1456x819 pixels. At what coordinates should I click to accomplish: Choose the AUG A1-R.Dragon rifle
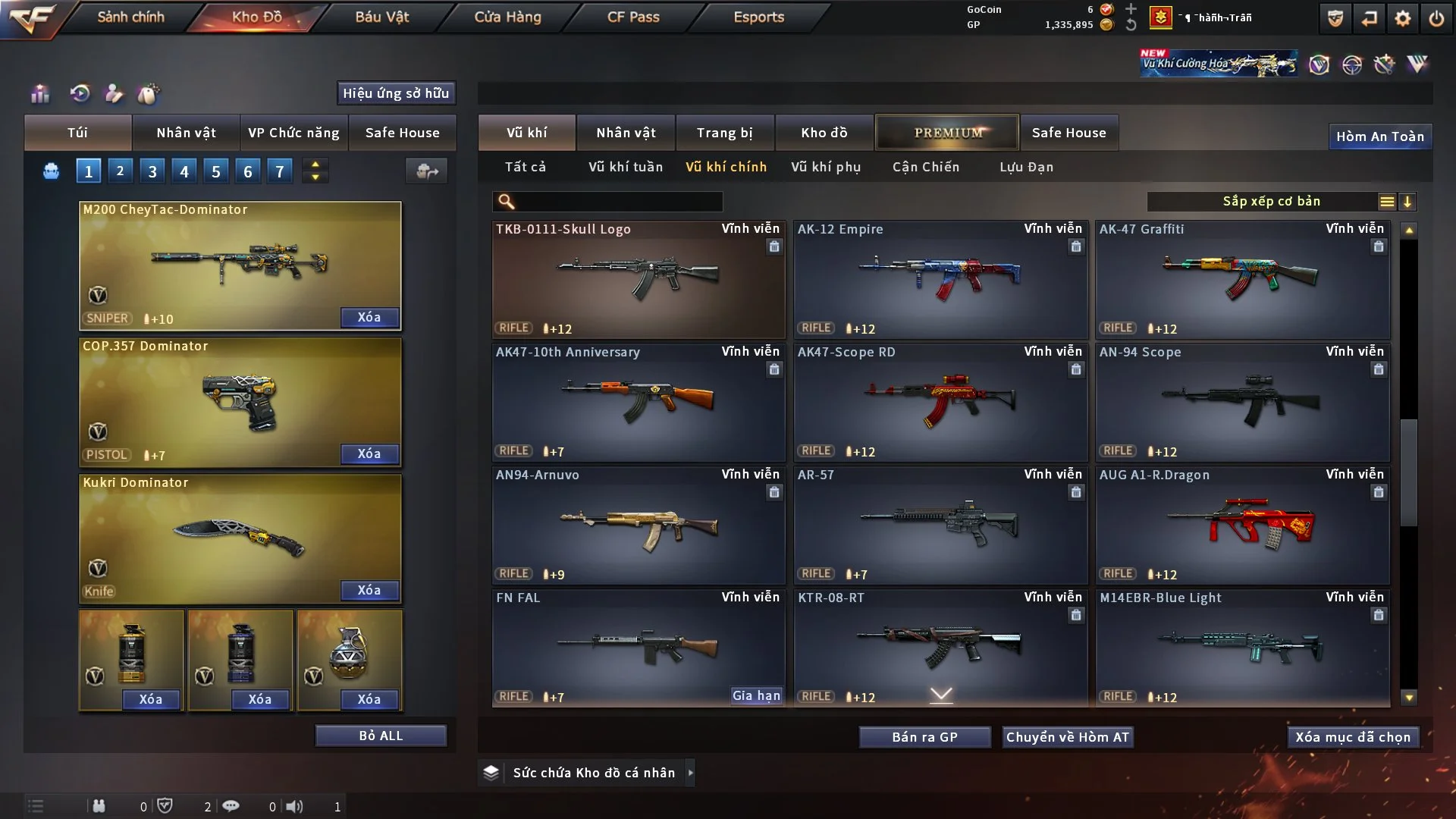[1242, 525]
